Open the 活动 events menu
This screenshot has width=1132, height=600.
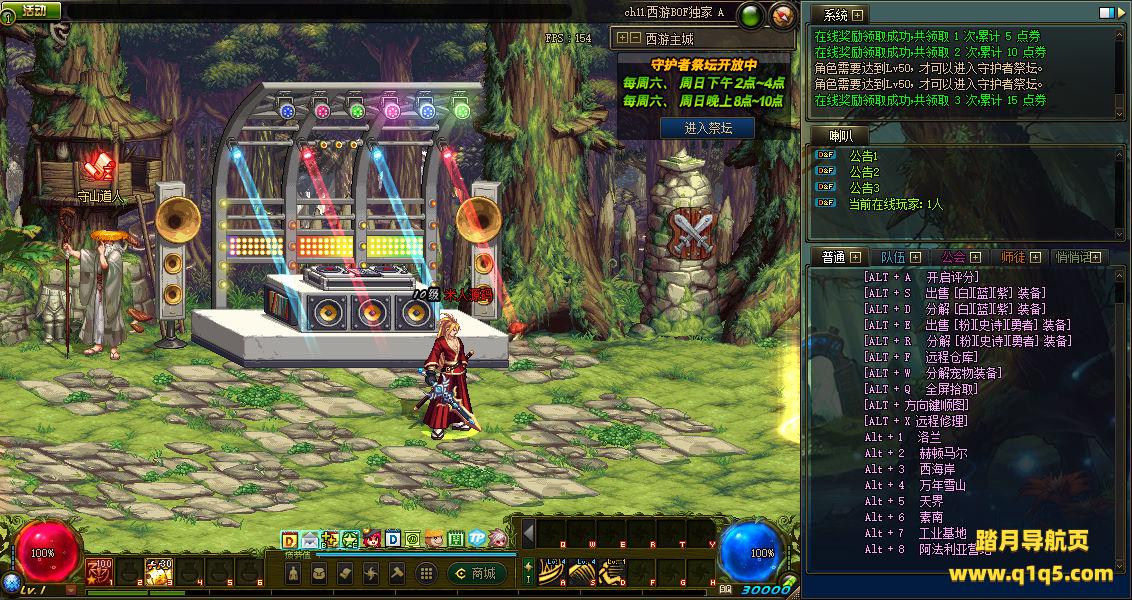pos(33,10)
